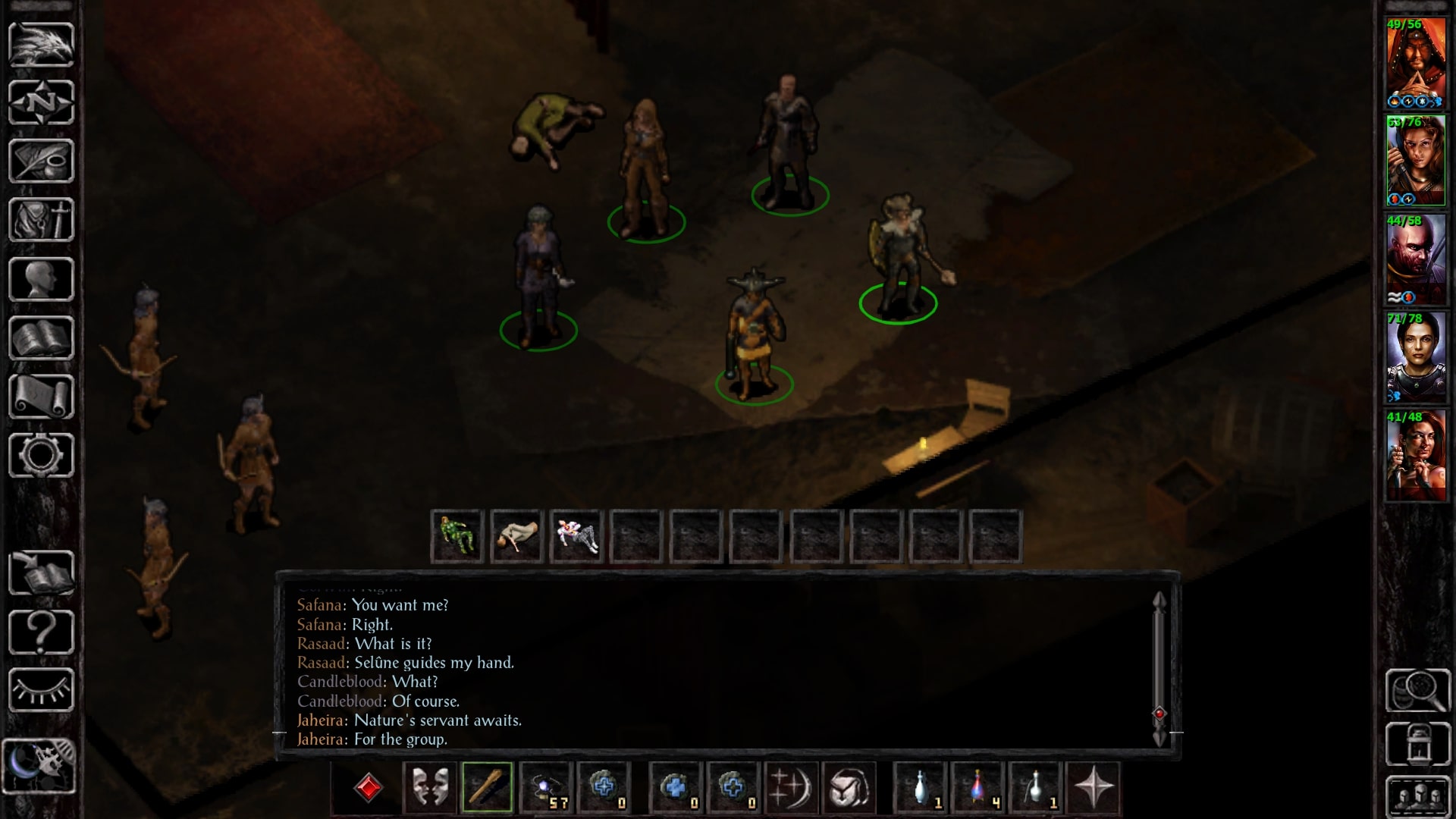The height and width of the screenshot is (819, 1456).
Task: Open the mage spellbook button
Action: 41,338
